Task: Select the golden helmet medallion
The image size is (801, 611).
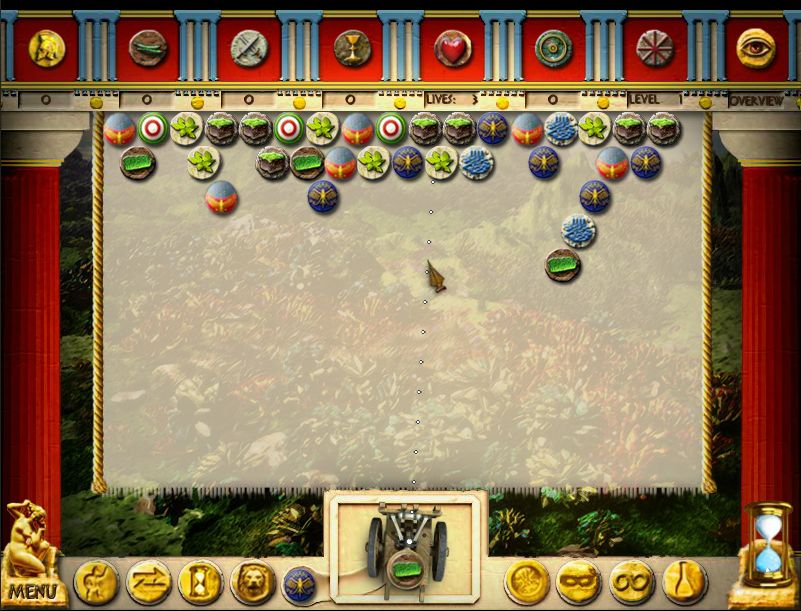Action: click(46, 46)
